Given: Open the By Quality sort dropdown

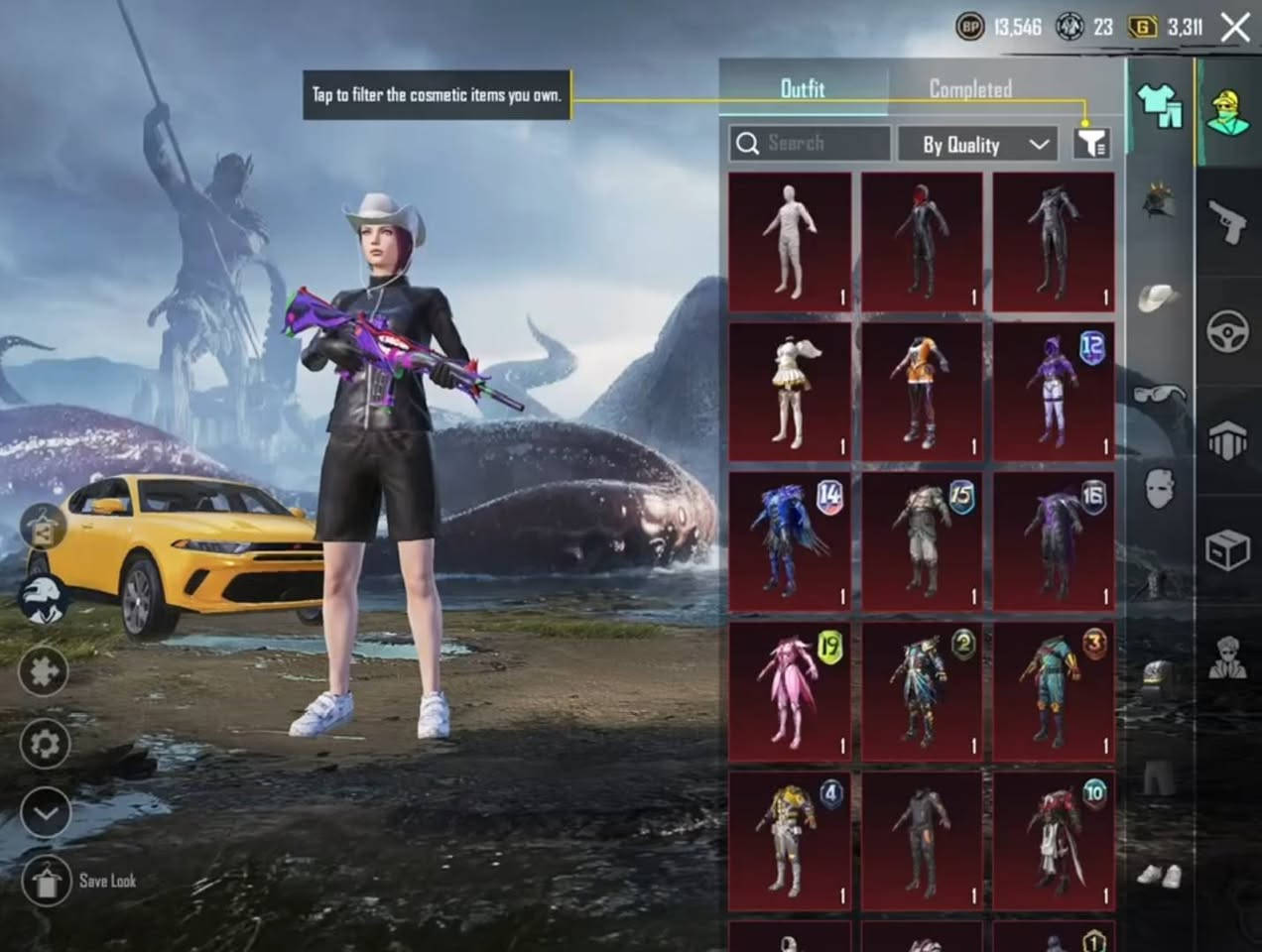Looking at the screenshot, I should tap(977, 145).
